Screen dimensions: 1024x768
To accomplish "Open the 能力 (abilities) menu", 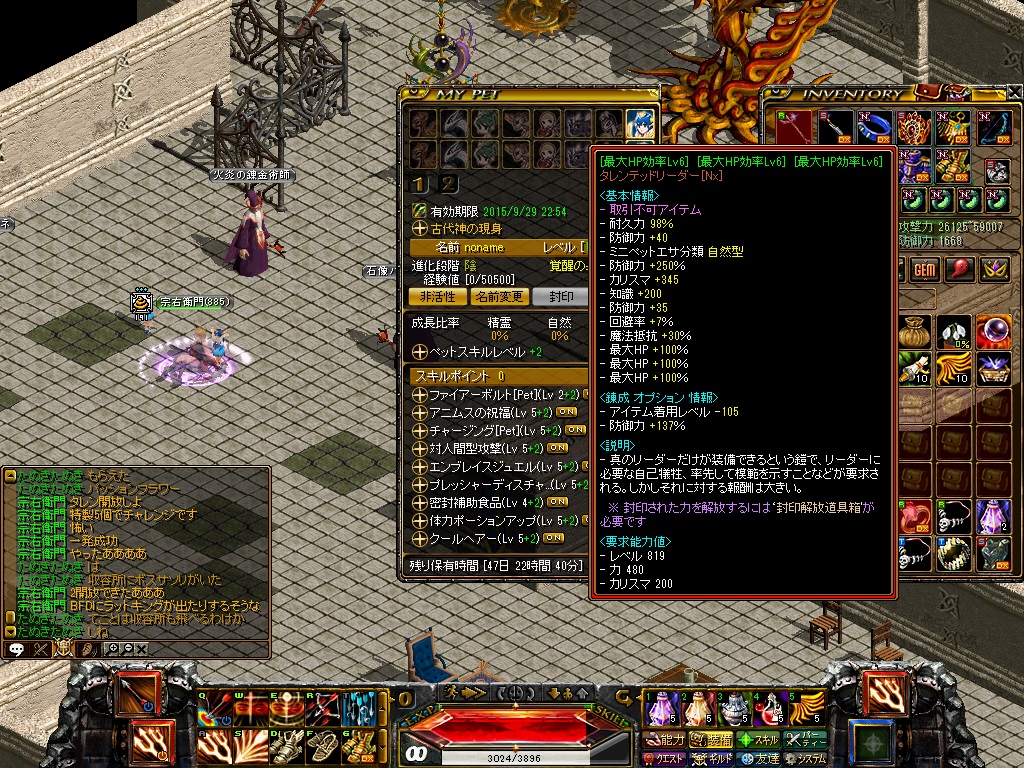I will pyautogui.click(x=665, y=741).
